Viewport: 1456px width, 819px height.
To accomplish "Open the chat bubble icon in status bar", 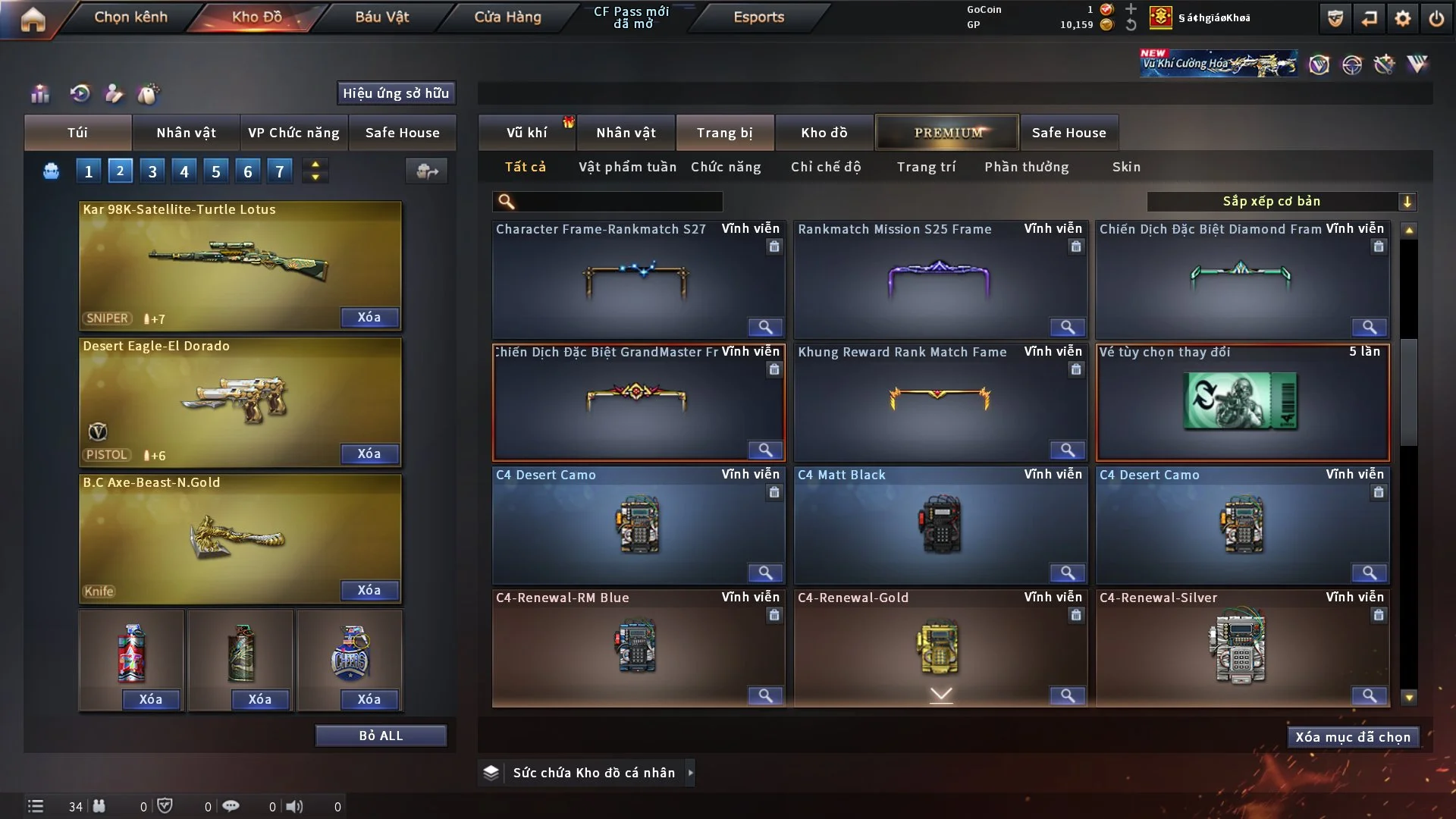I will point(231,806).
